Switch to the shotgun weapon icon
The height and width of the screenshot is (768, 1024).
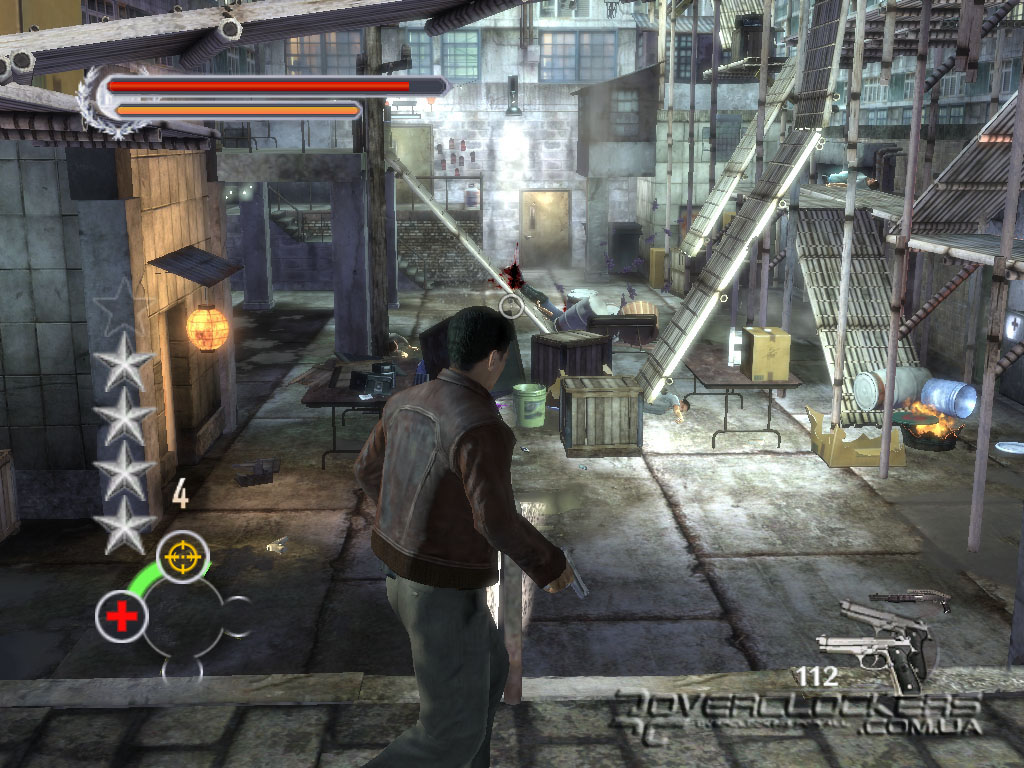[x=912, y=599]
